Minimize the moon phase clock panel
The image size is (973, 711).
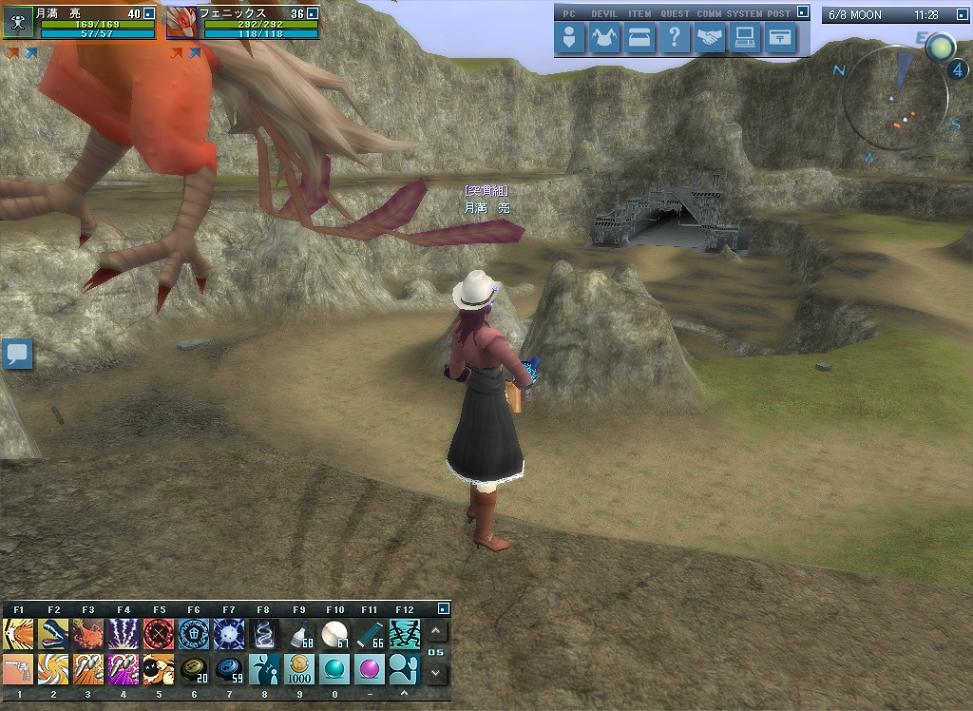coord(957,14)
